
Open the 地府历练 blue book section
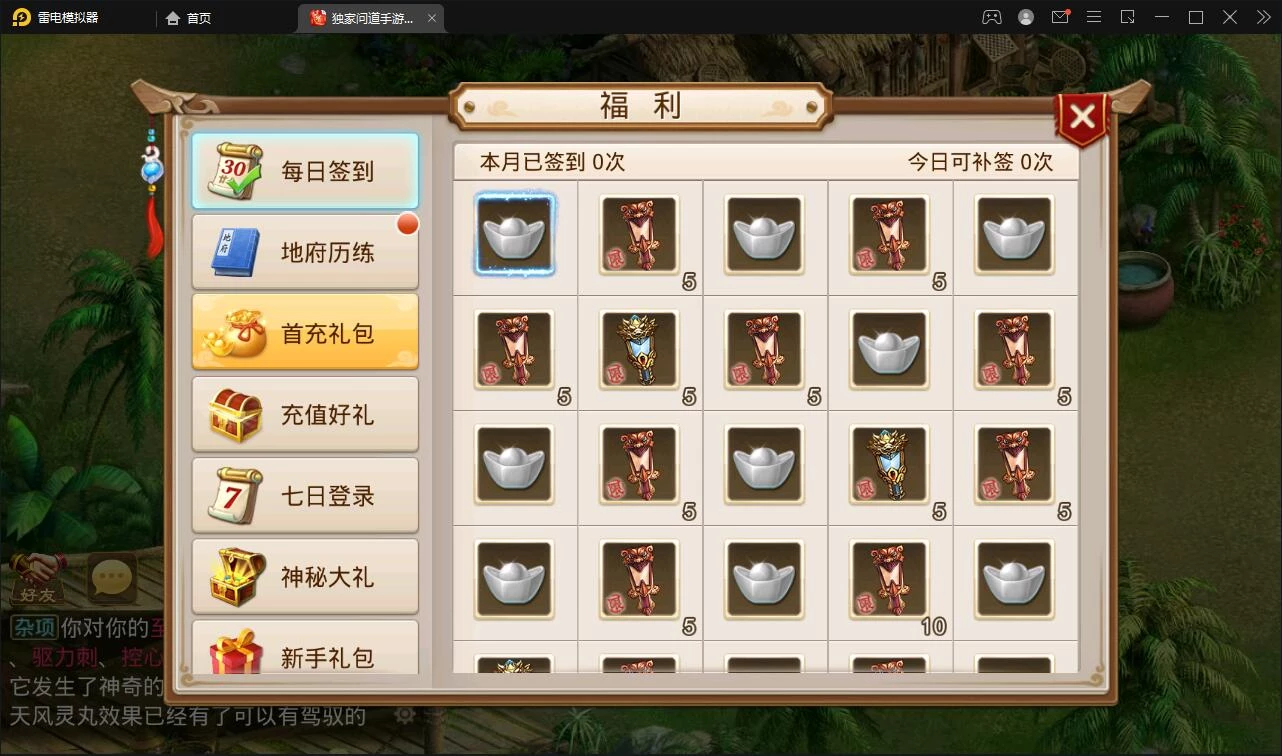(x=304, y=251)
